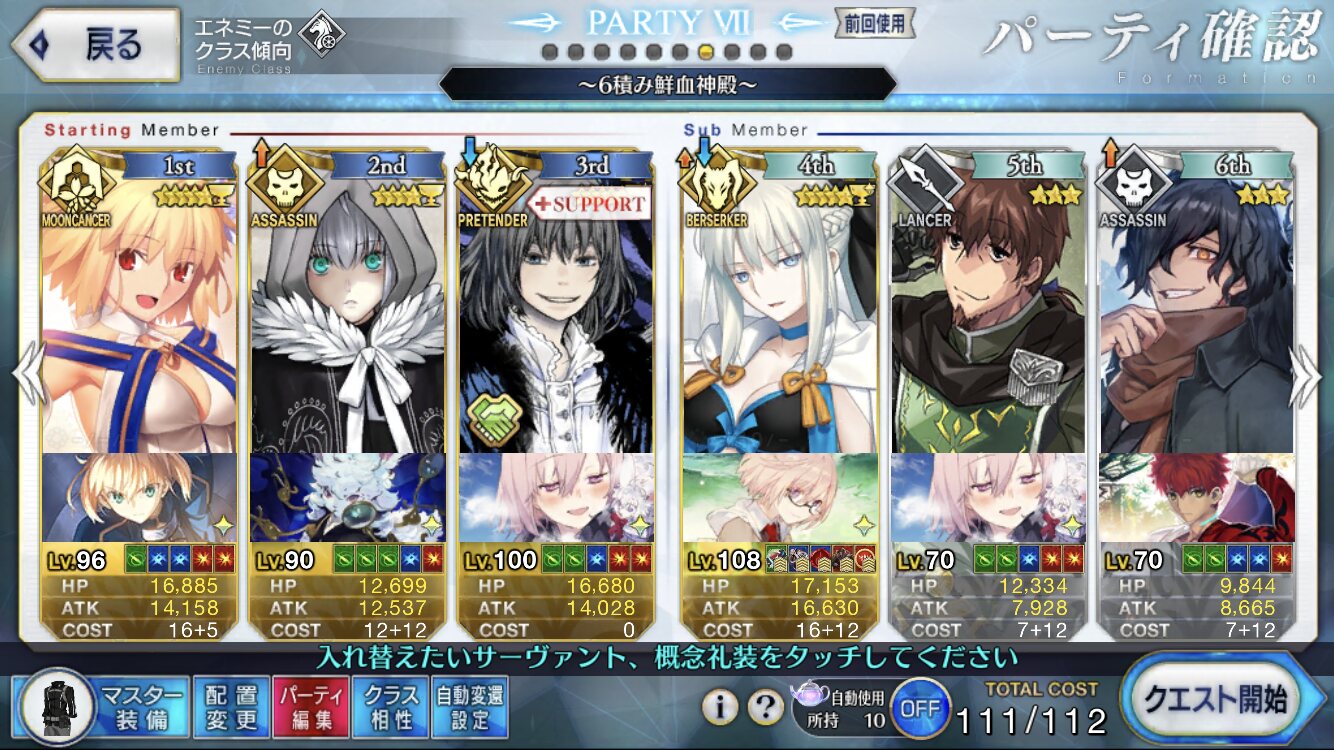The image size is (1334, 750).
Task: Open 自動変遷設定 auto settings
Action: click(470, 706)
